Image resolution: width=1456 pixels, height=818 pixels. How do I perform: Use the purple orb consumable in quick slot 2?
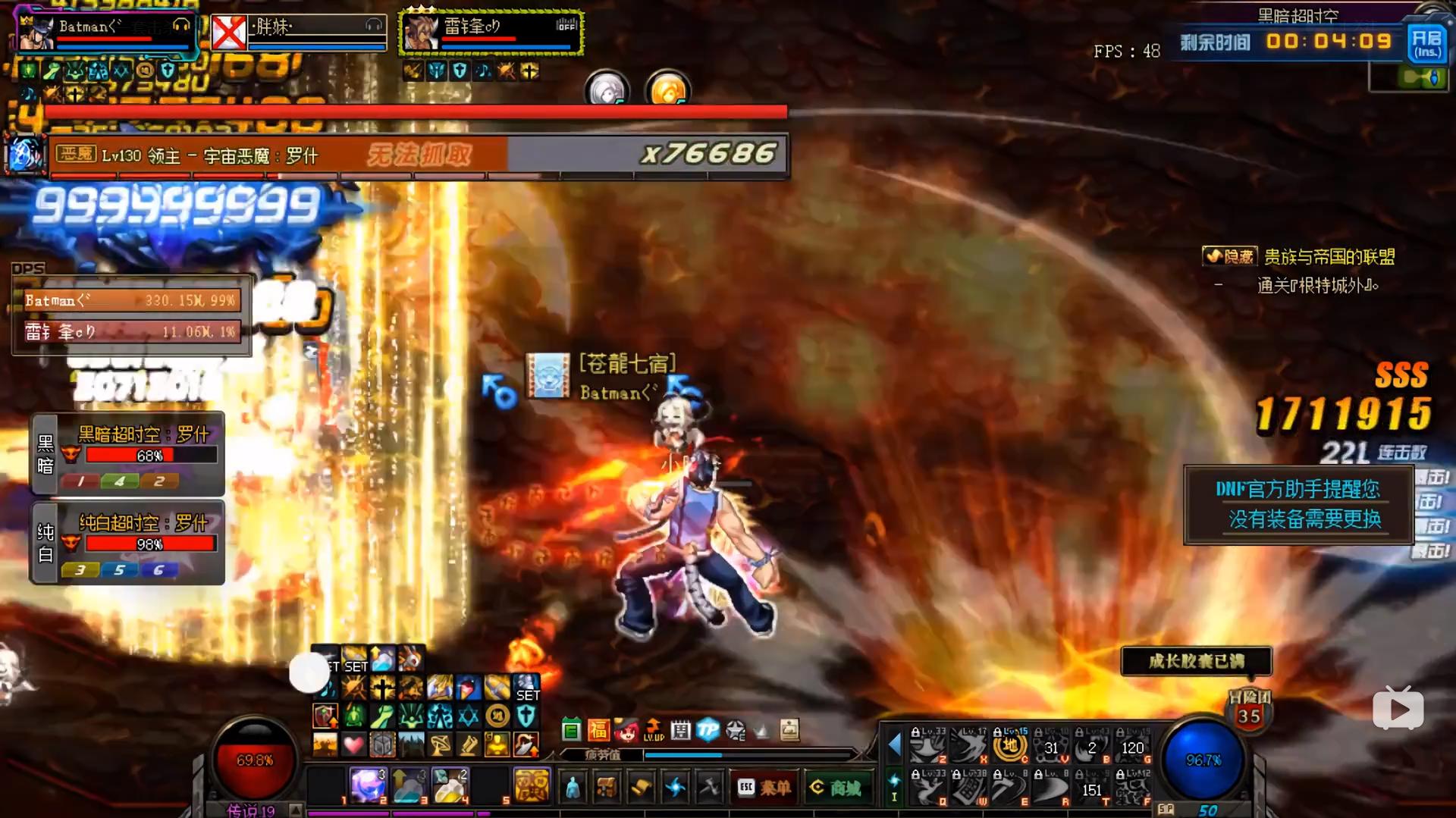point(368,785)
